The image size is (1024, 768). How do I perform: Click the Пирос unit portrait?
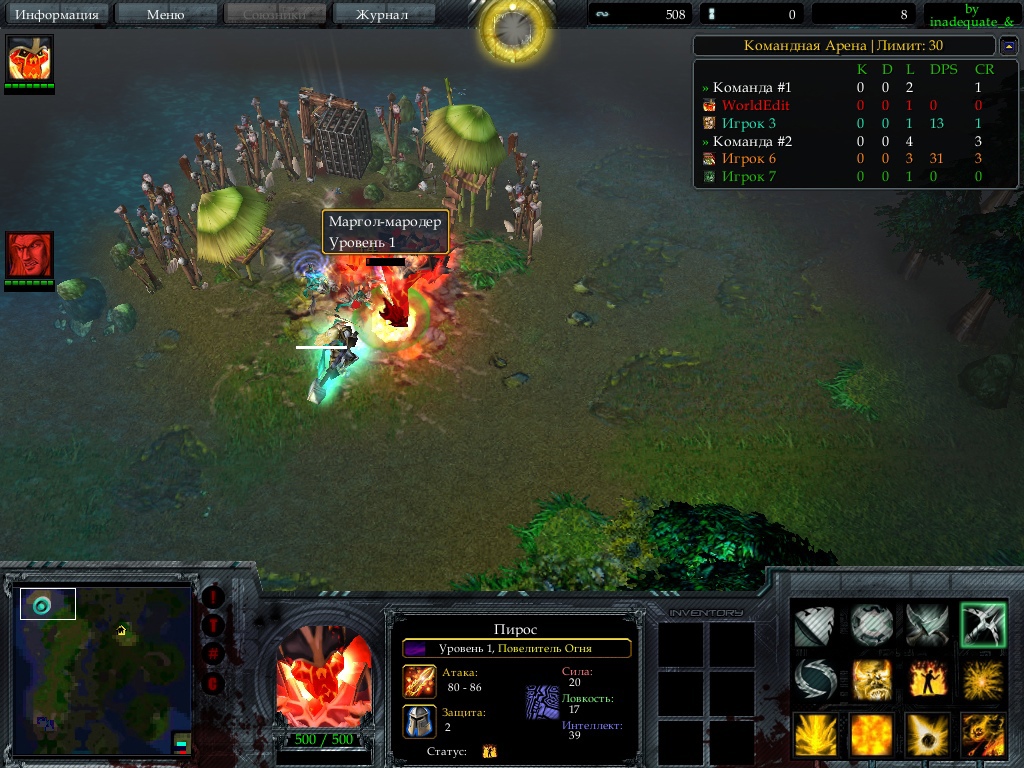click(323, 678)
